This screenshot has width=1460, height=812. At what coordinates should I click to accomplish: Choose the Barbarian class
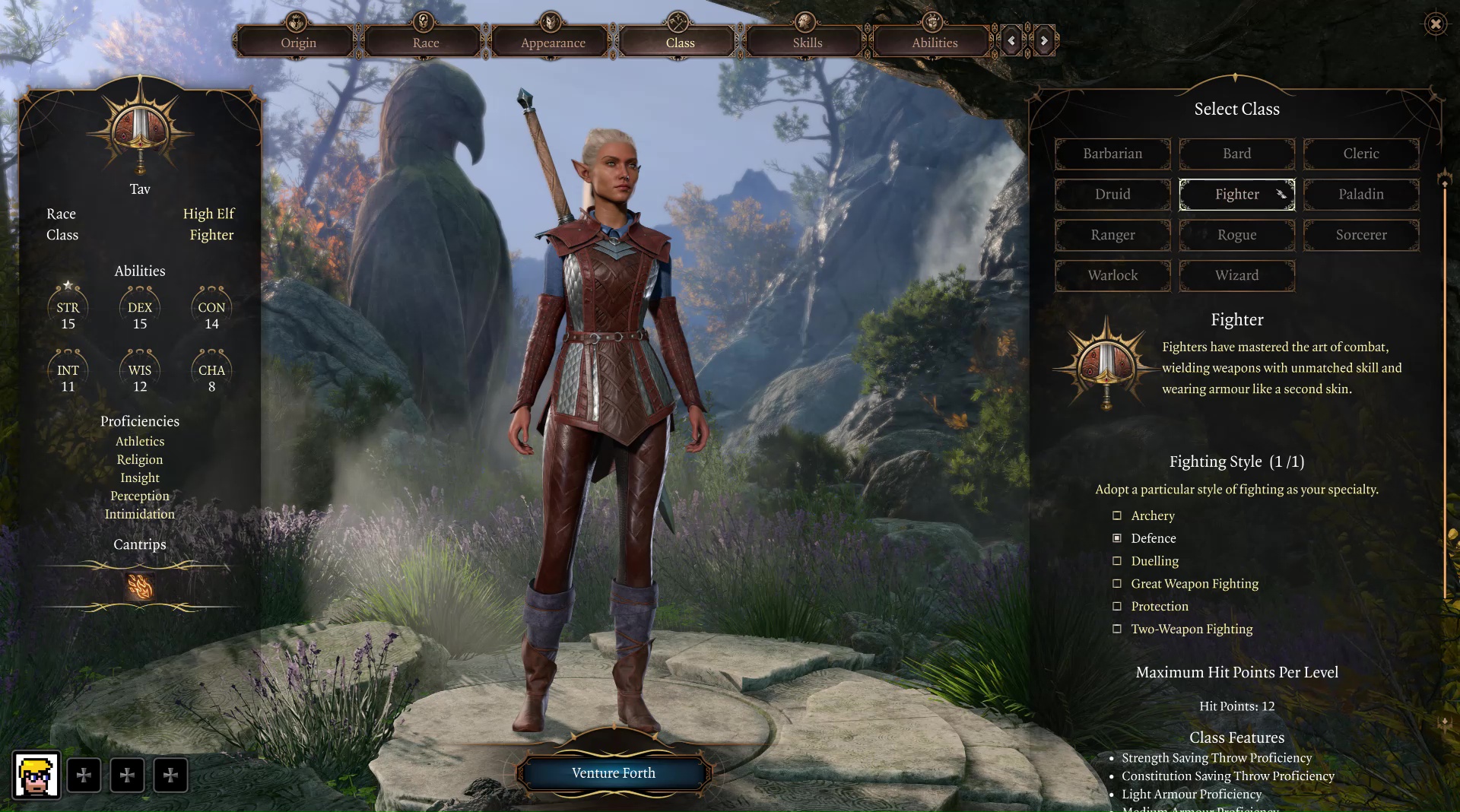click(x=1112, y=154)
